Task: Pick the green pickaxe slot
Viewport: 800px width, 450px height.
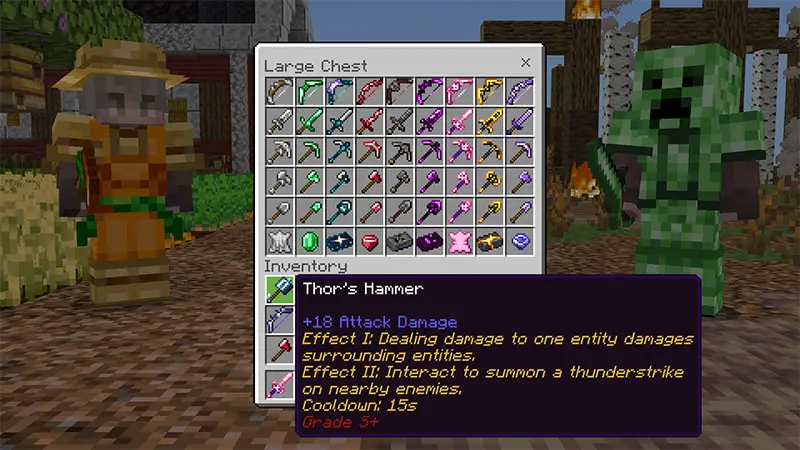Action: pyautogui.click(x=309, y=151)
